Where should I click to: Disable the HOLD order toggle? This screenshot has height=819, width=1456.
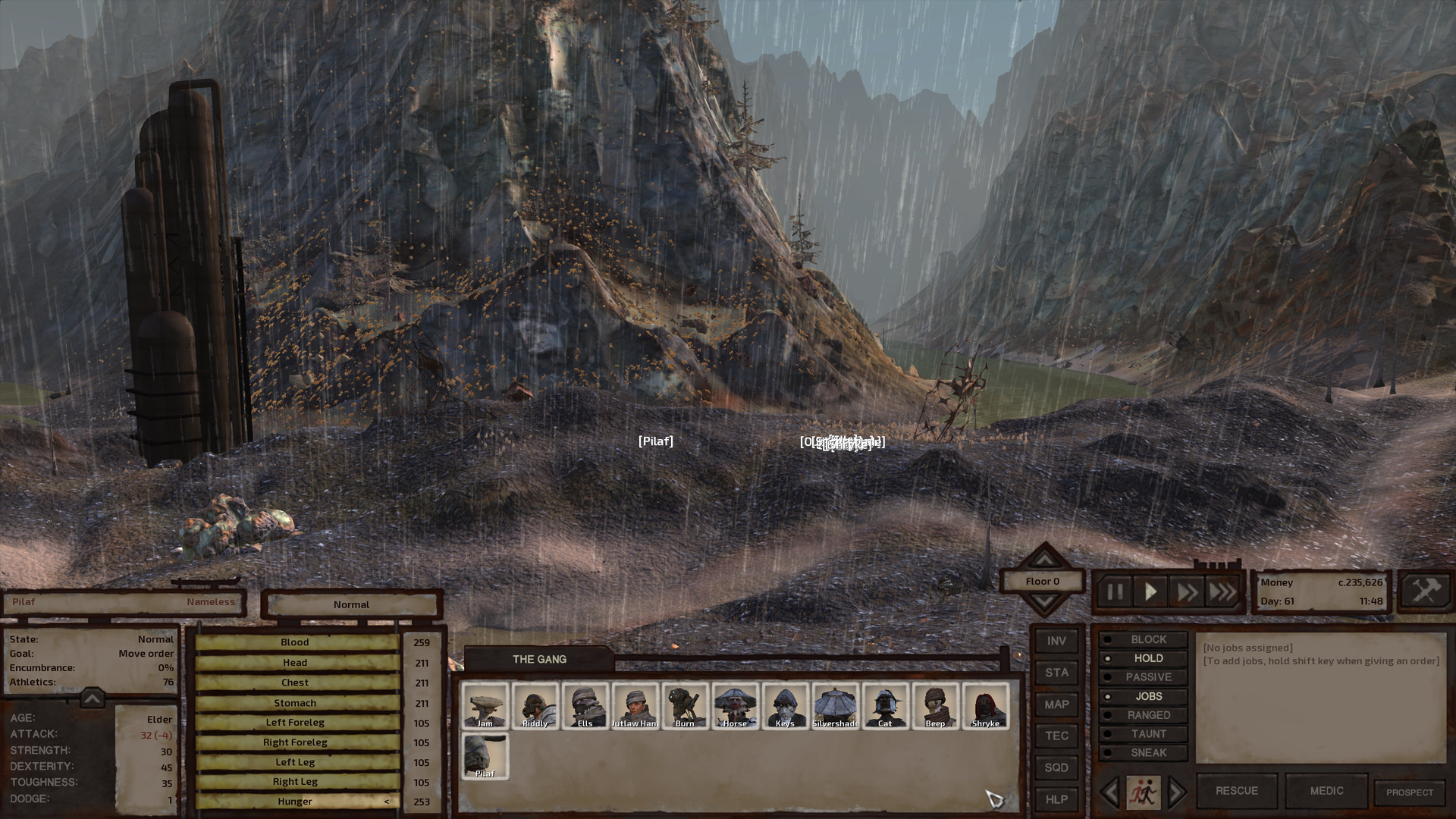pyautogui.click(x=1145, y=658)
